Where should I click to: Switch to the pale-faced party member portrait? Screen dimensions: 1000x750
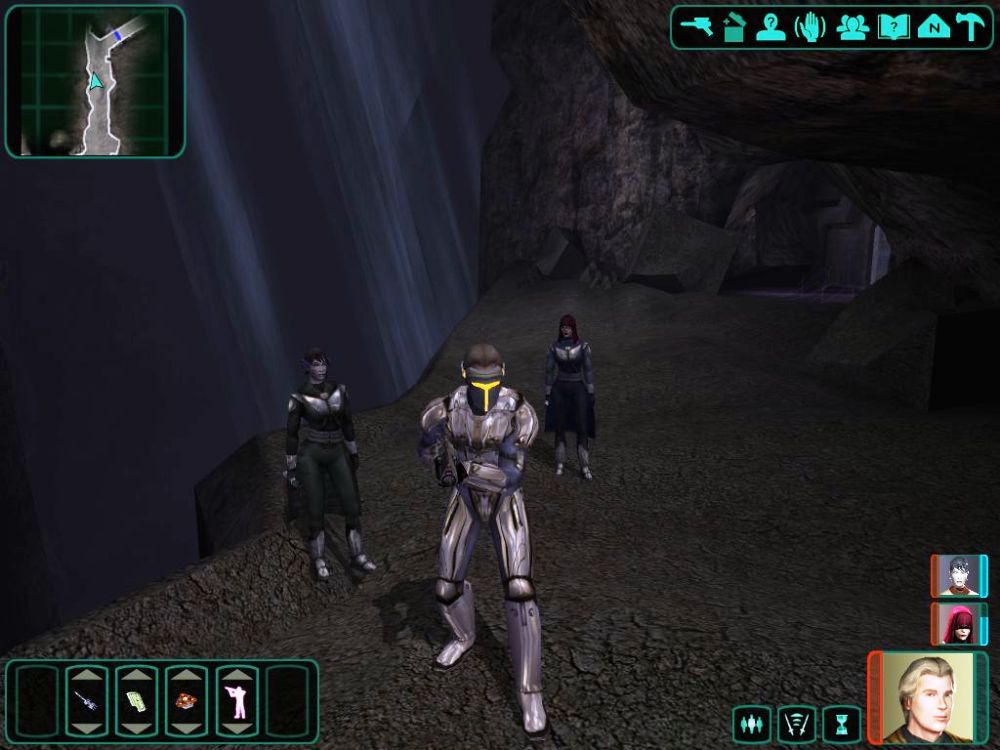[959, 576]
